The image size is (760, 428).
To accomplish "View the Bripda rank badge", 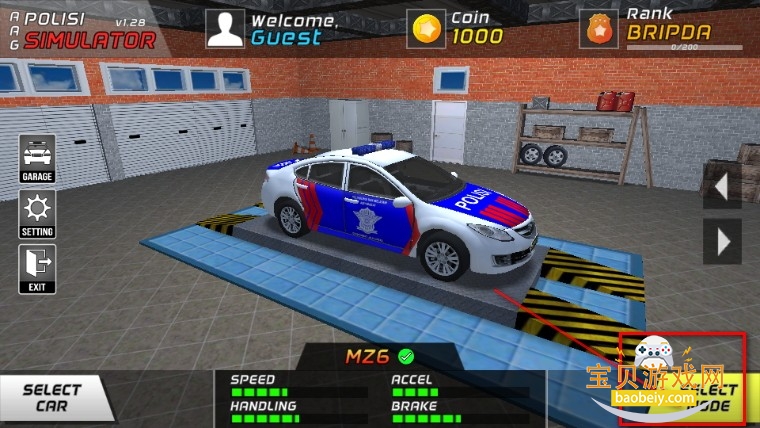I will coord(600,30).
